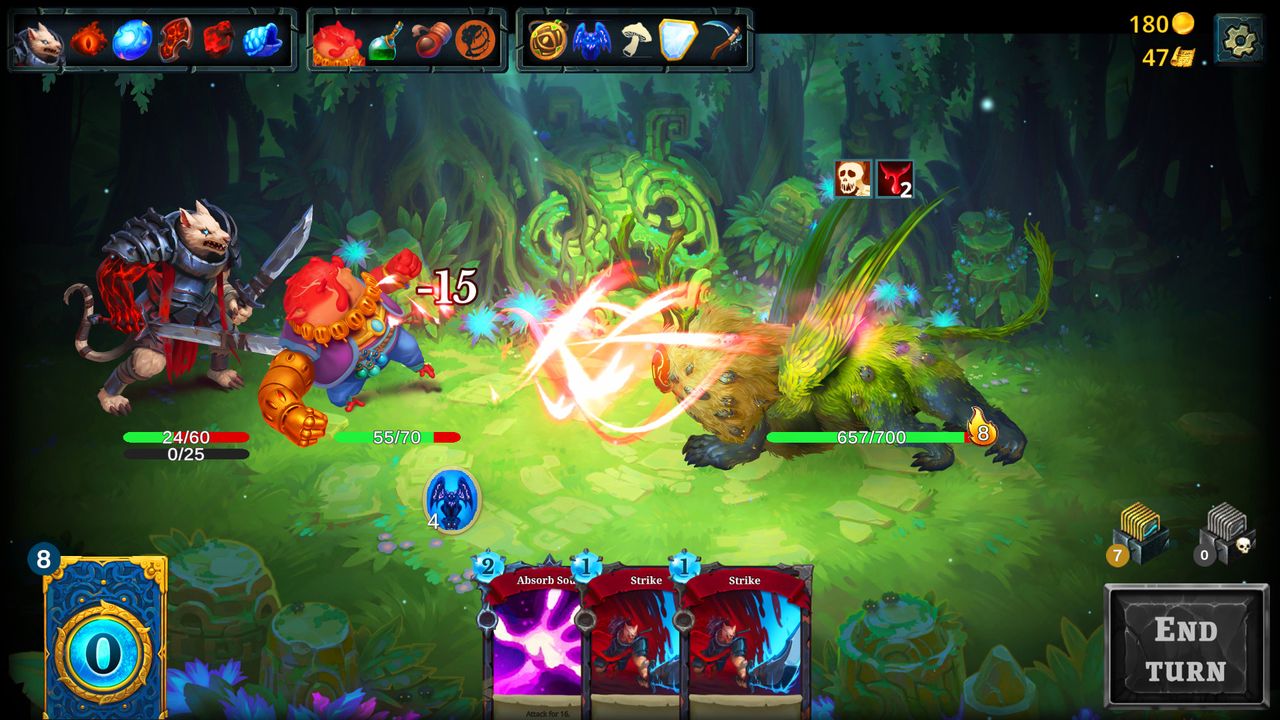This screenshot has width=1280, height=720.
Task: Select the green potion consumable
Action: [384, 42]
